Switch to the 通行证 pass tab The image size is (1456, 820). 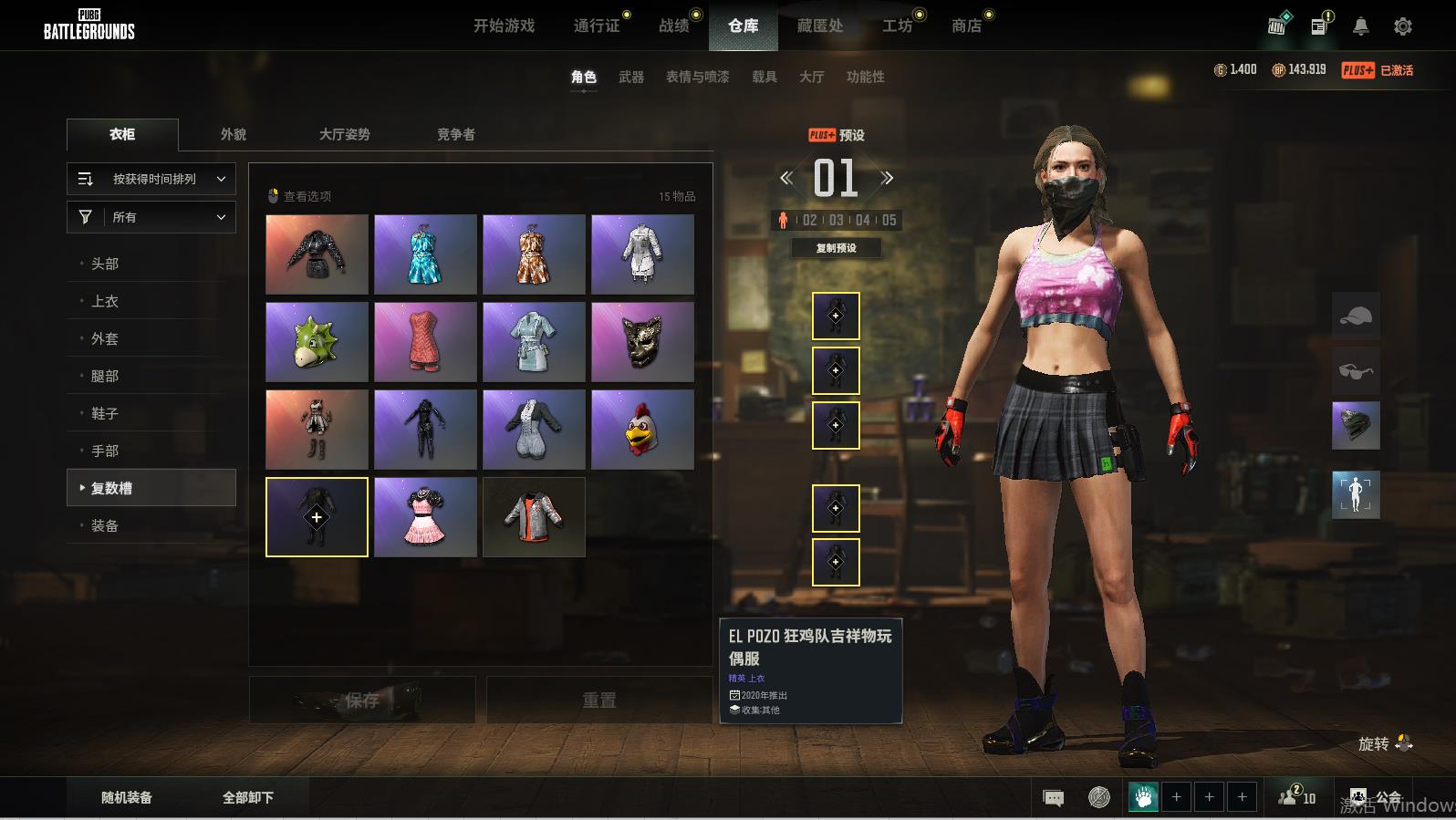[x=597, y=26]
